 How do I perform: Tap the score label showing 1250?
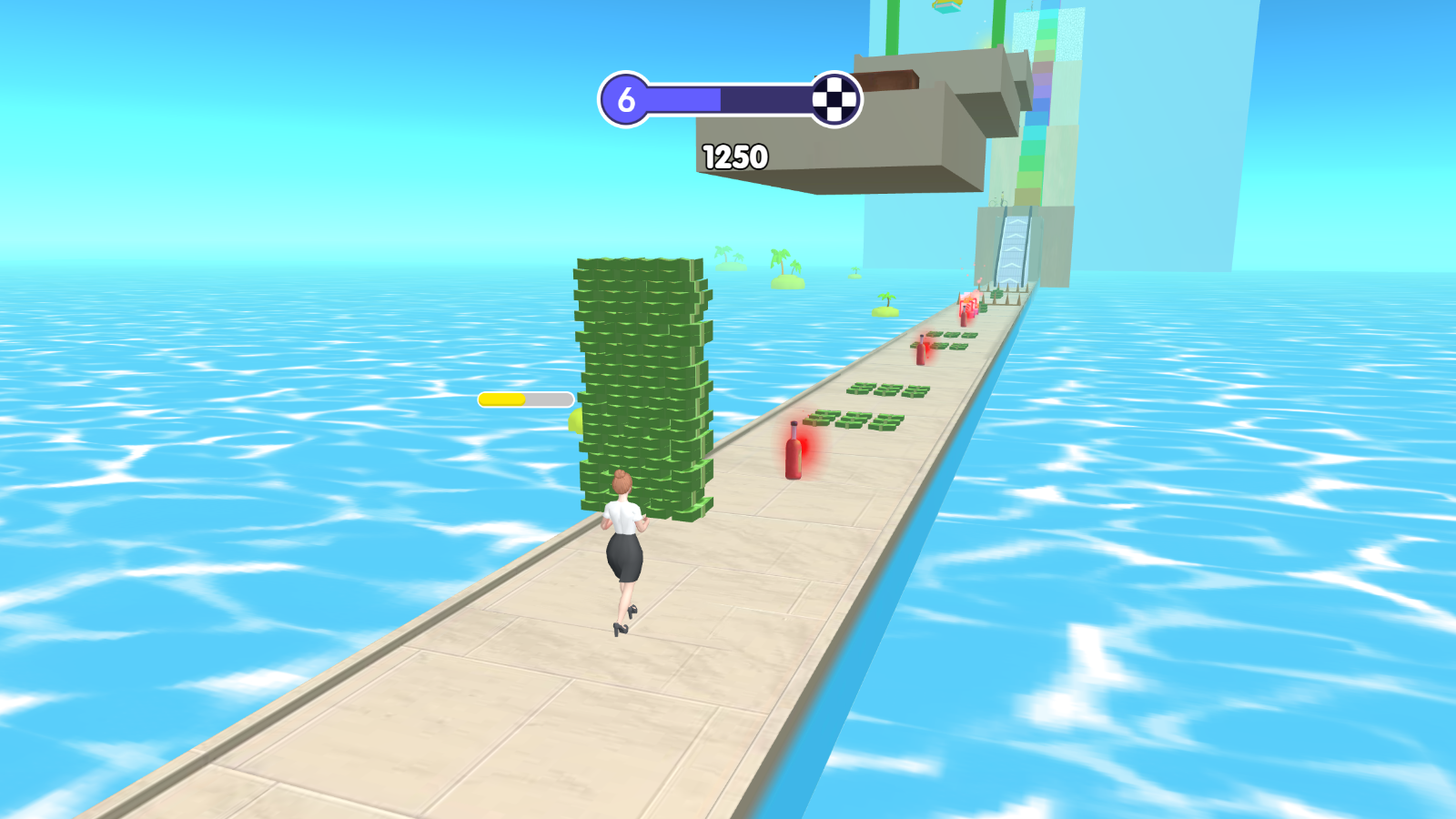(733, 155)
